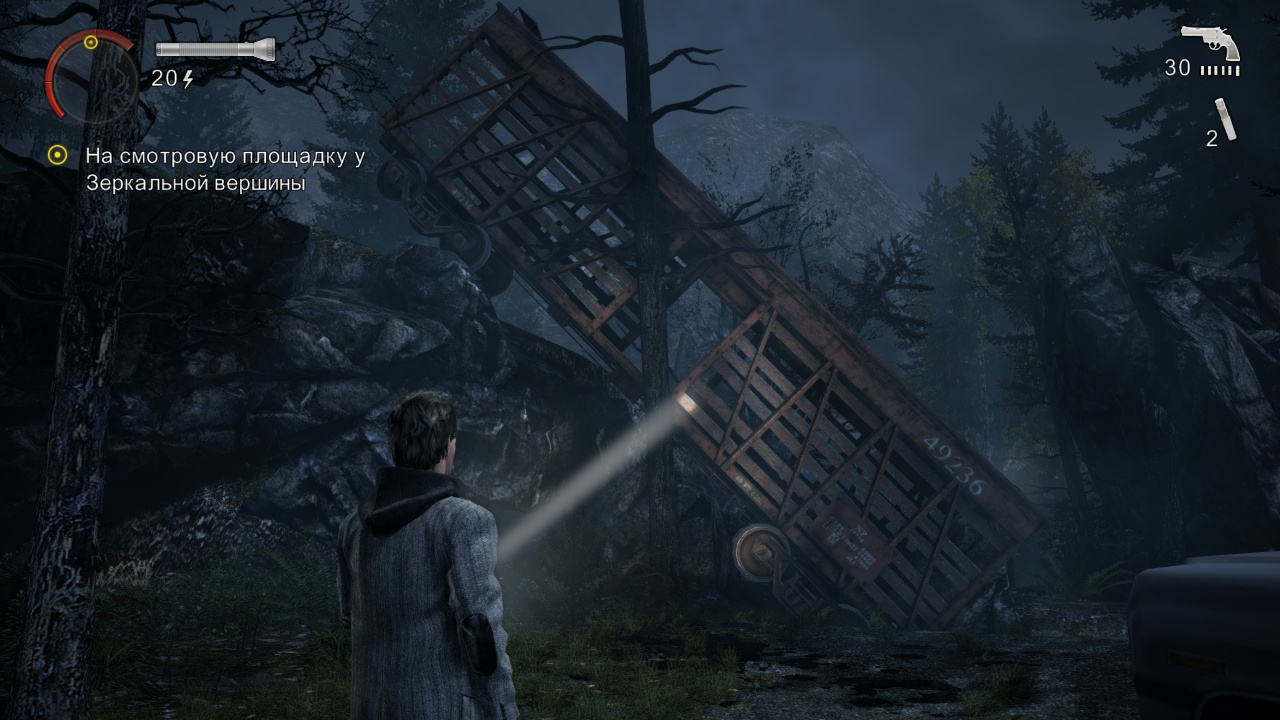Image resolution: width=1280 pixels, height=720 pixels.
Task: Select the flare item icon
Action: (1226, 119)
